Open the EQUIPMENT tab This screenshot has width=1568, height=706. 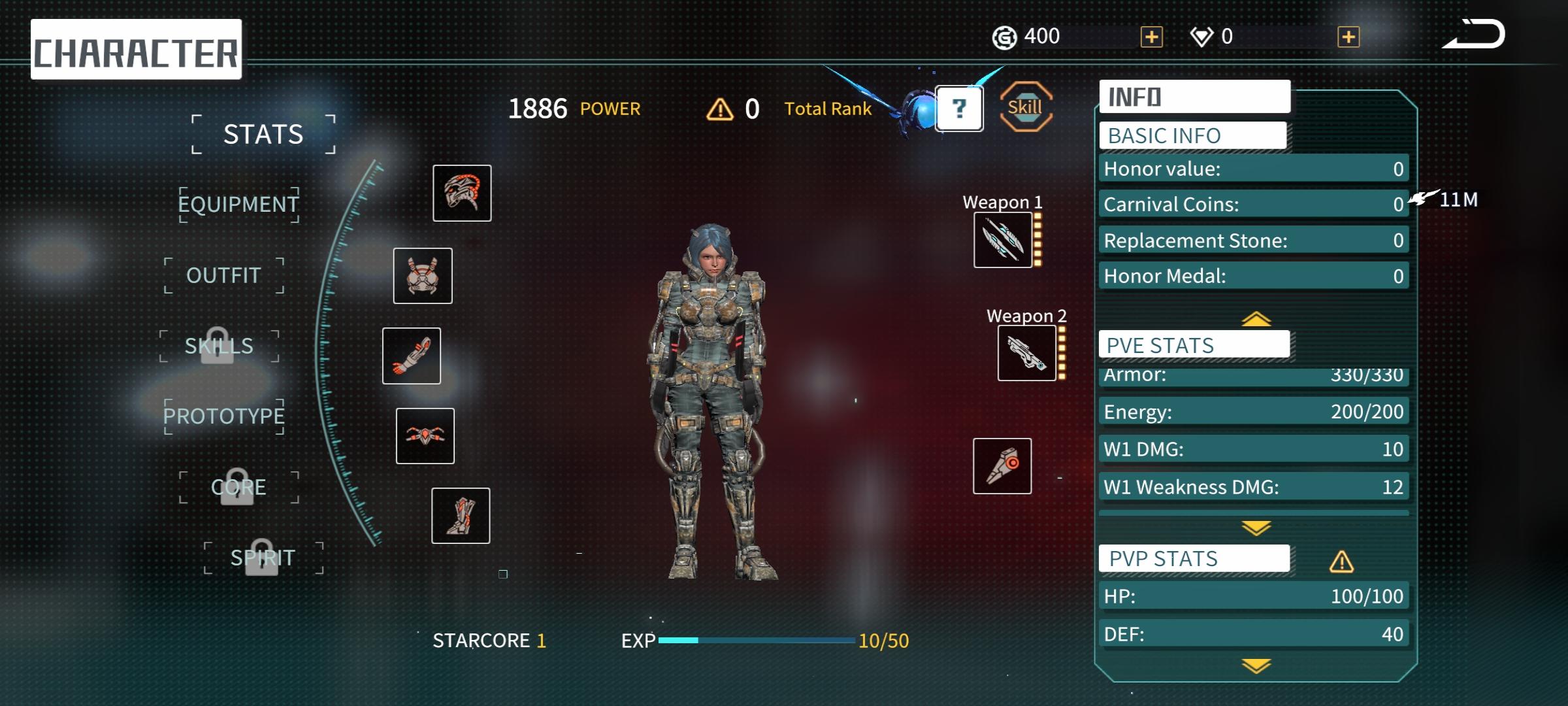tap(238, 204)
